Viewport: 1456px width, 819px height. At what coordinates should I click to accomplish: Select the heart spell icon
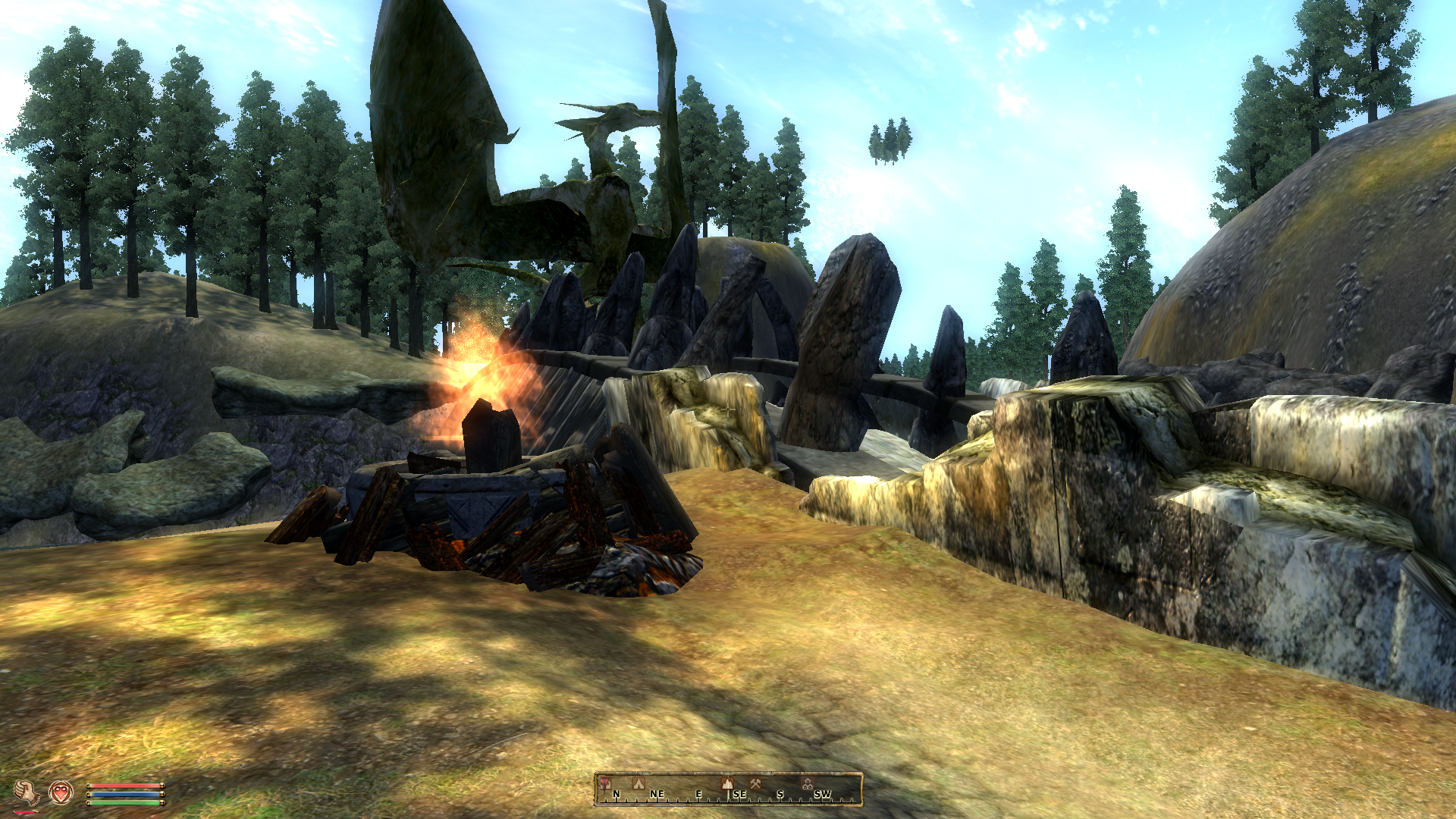point(61,792)
